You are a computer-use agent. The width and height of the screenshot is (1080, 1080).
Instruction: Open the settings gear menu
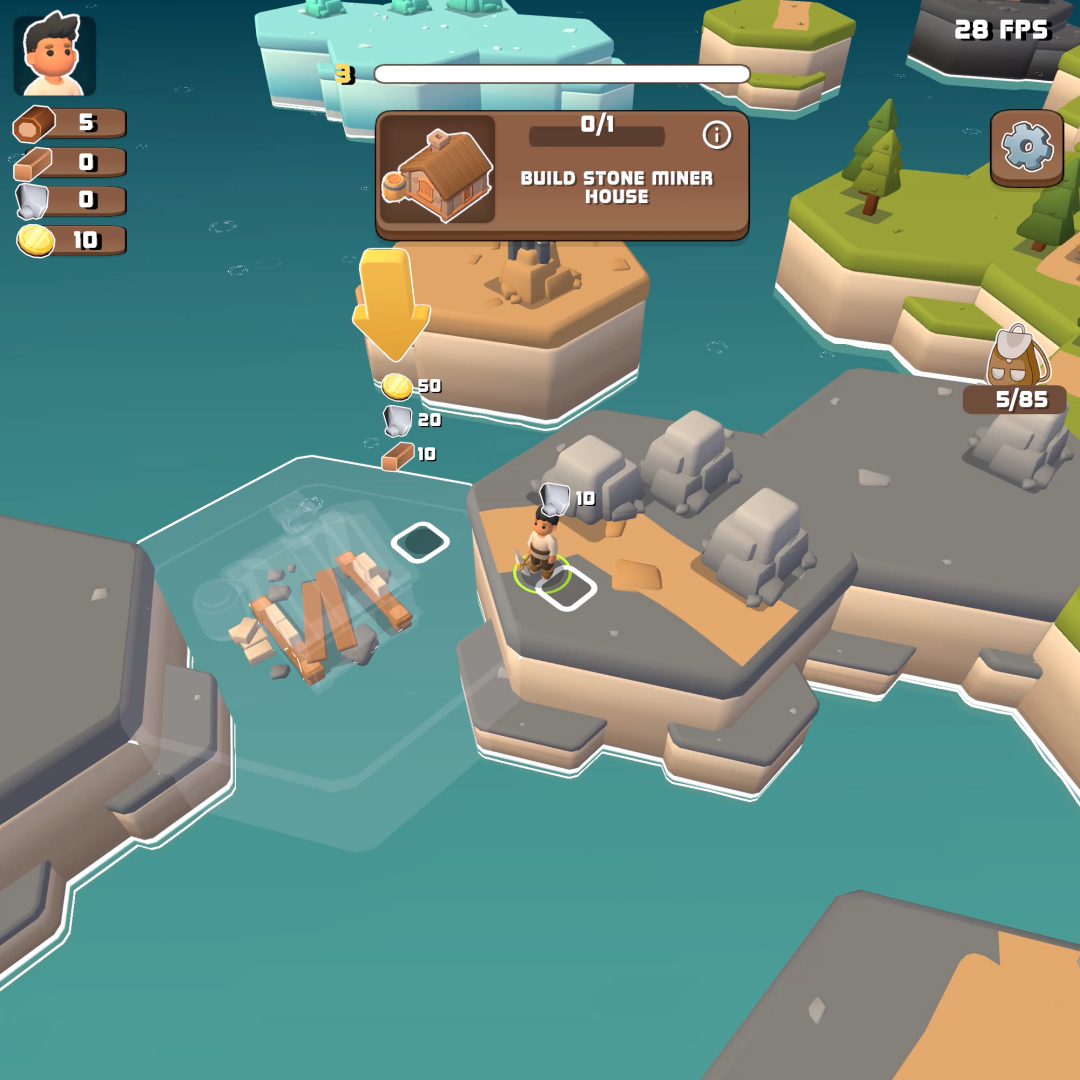tap(1026, 148)
